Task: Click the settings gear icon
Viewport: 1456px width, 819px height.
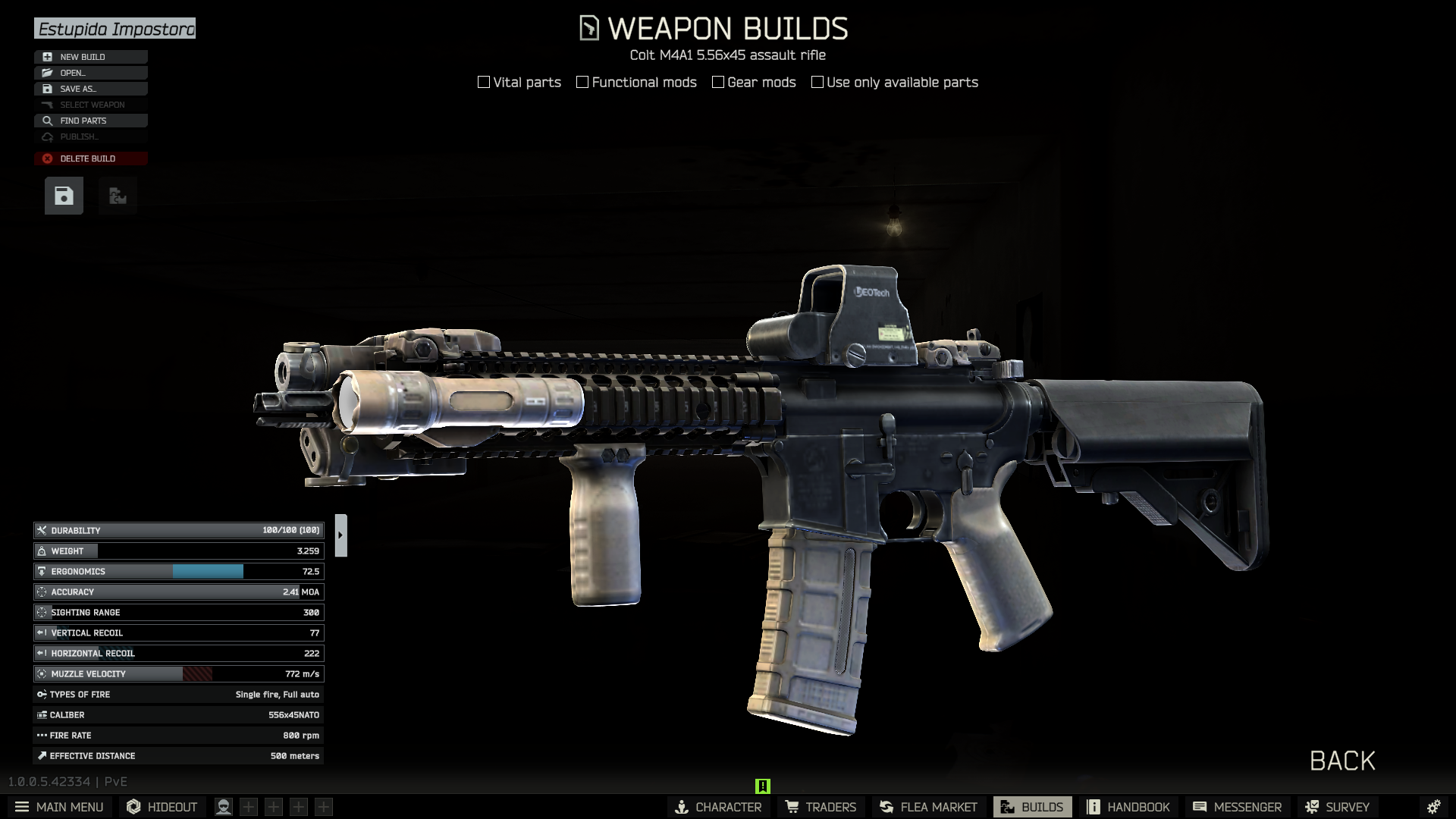Action: pos(1433,807)
